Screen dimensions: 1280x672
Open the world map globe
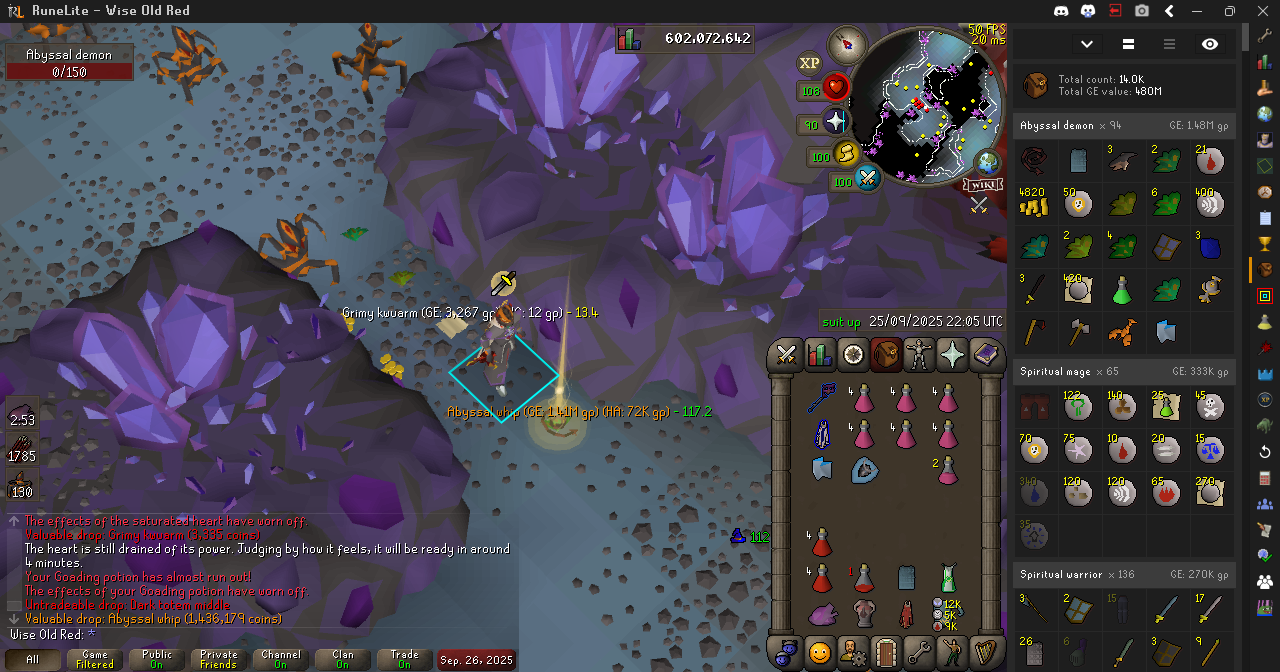(x=987, y=162)
